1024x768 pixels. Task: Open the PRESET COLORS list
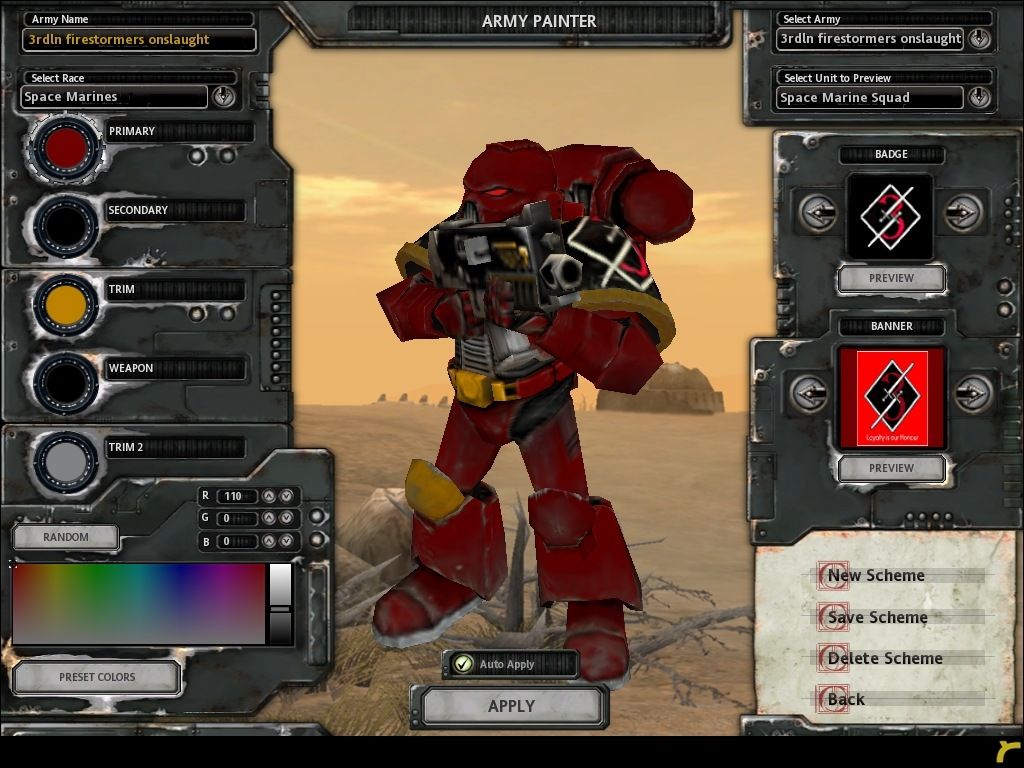click(97, 677)
